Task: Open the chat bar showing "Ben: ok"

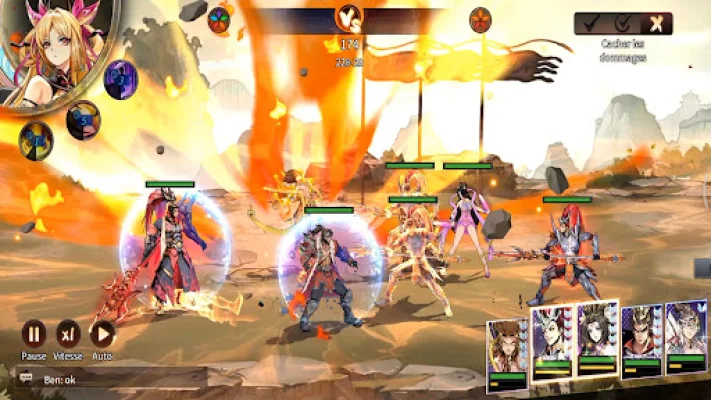Action: [x=110, y=379]
